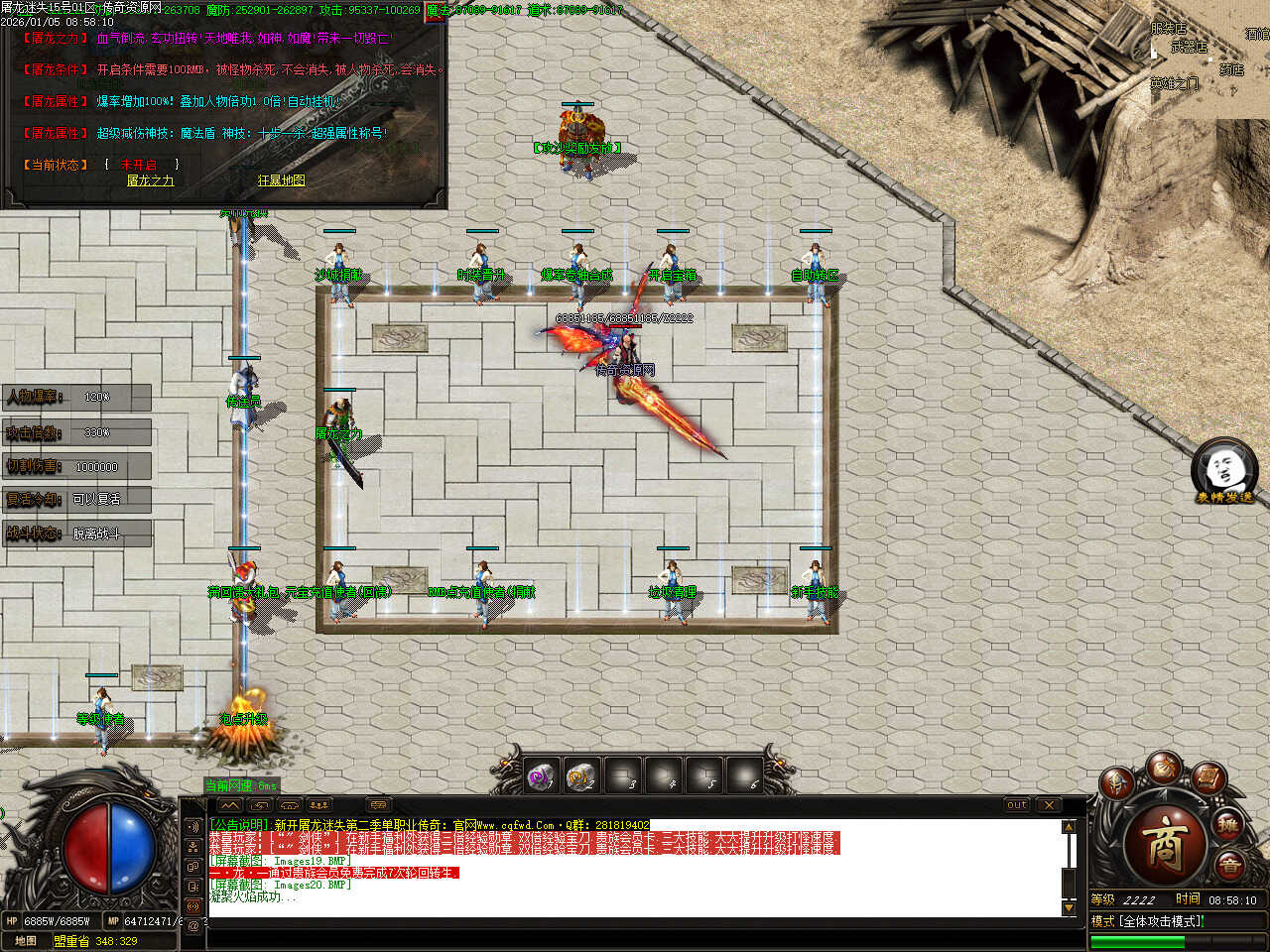1270x952 pixels.
Task: Click the 屠龙之力 link in the dialog
Action: [150, 180]
